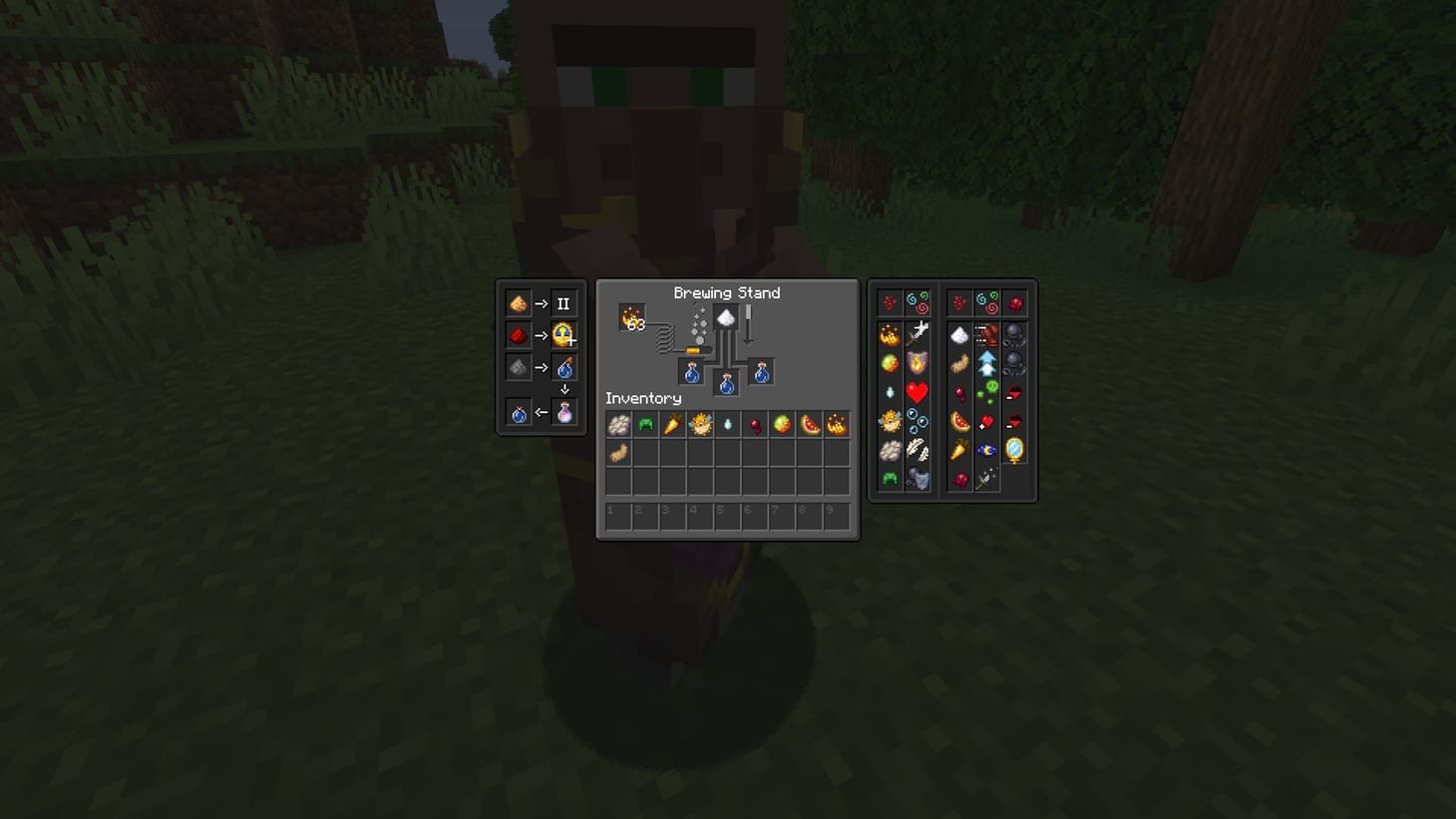This screenshot has width=1456, height=819.
Task: Click the golden mirror icon in the right panel
Action: [1015, 447]
